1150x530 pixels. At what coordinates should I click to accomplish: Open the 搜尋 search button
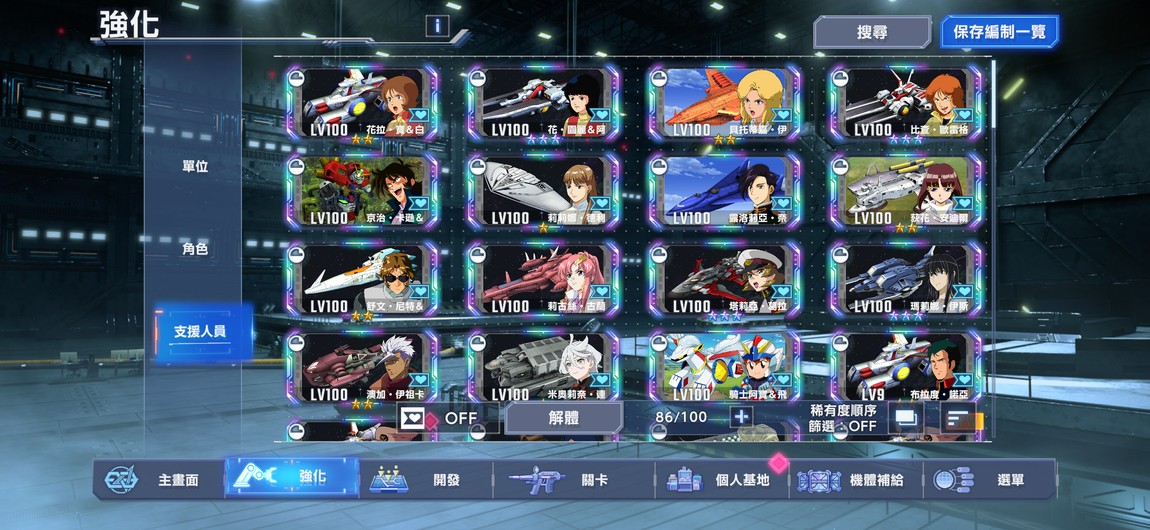pos(872,32)
